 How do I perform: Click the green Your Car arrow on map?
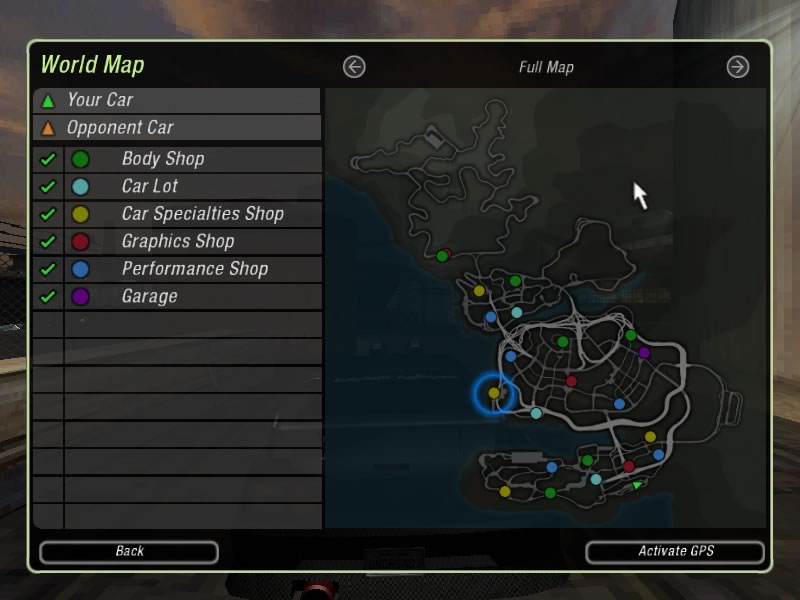point(637,486)
